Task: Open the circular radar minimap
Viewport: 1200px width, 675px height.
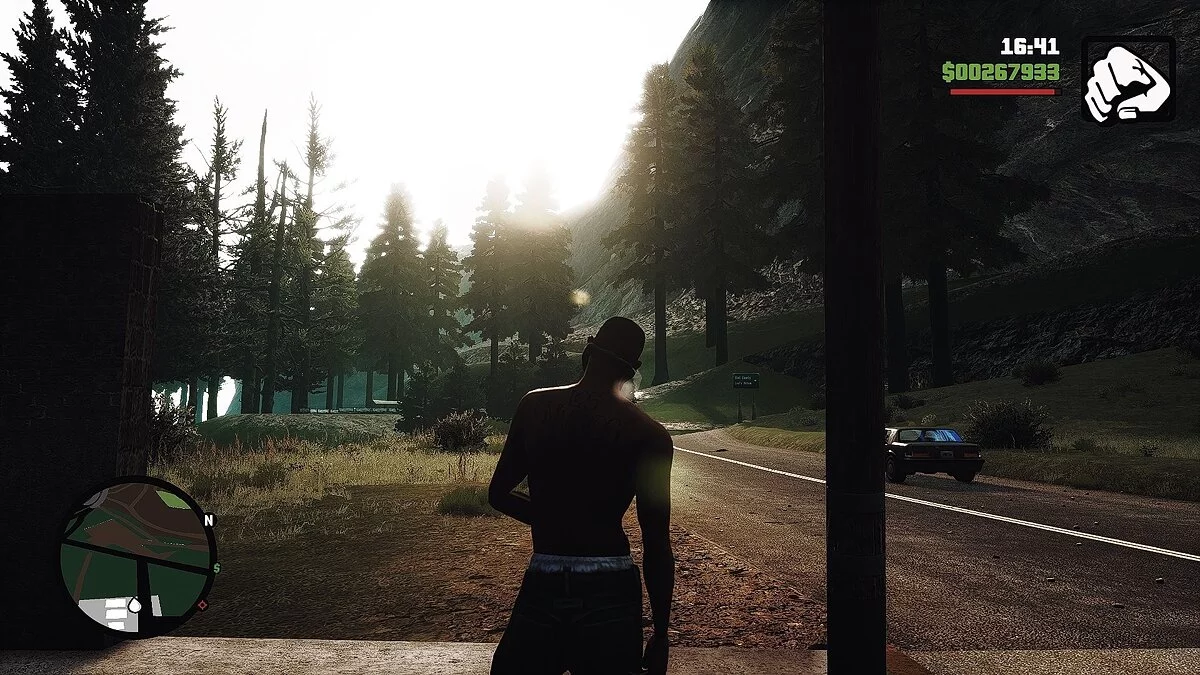Action: pyautogui.click(x=136, y=557)
